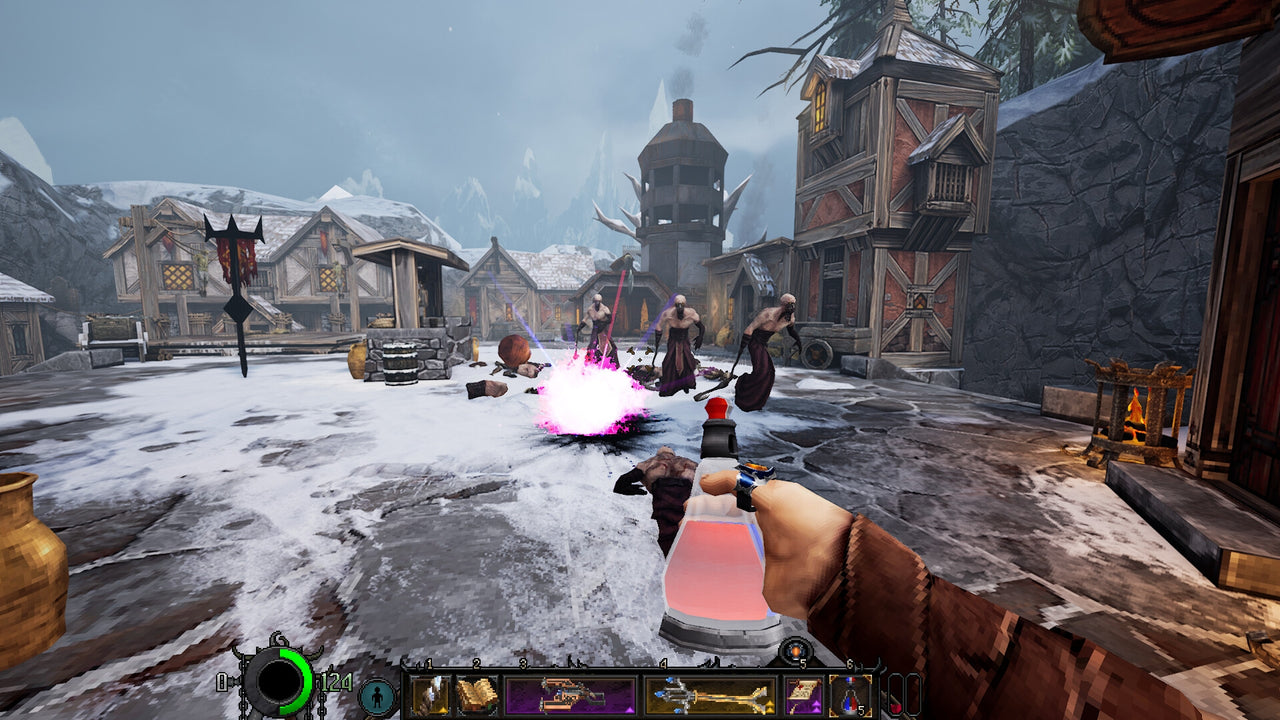Select the dagger in hotbar slot 1
The image size is (1280, 720).
tap(431, 692)
